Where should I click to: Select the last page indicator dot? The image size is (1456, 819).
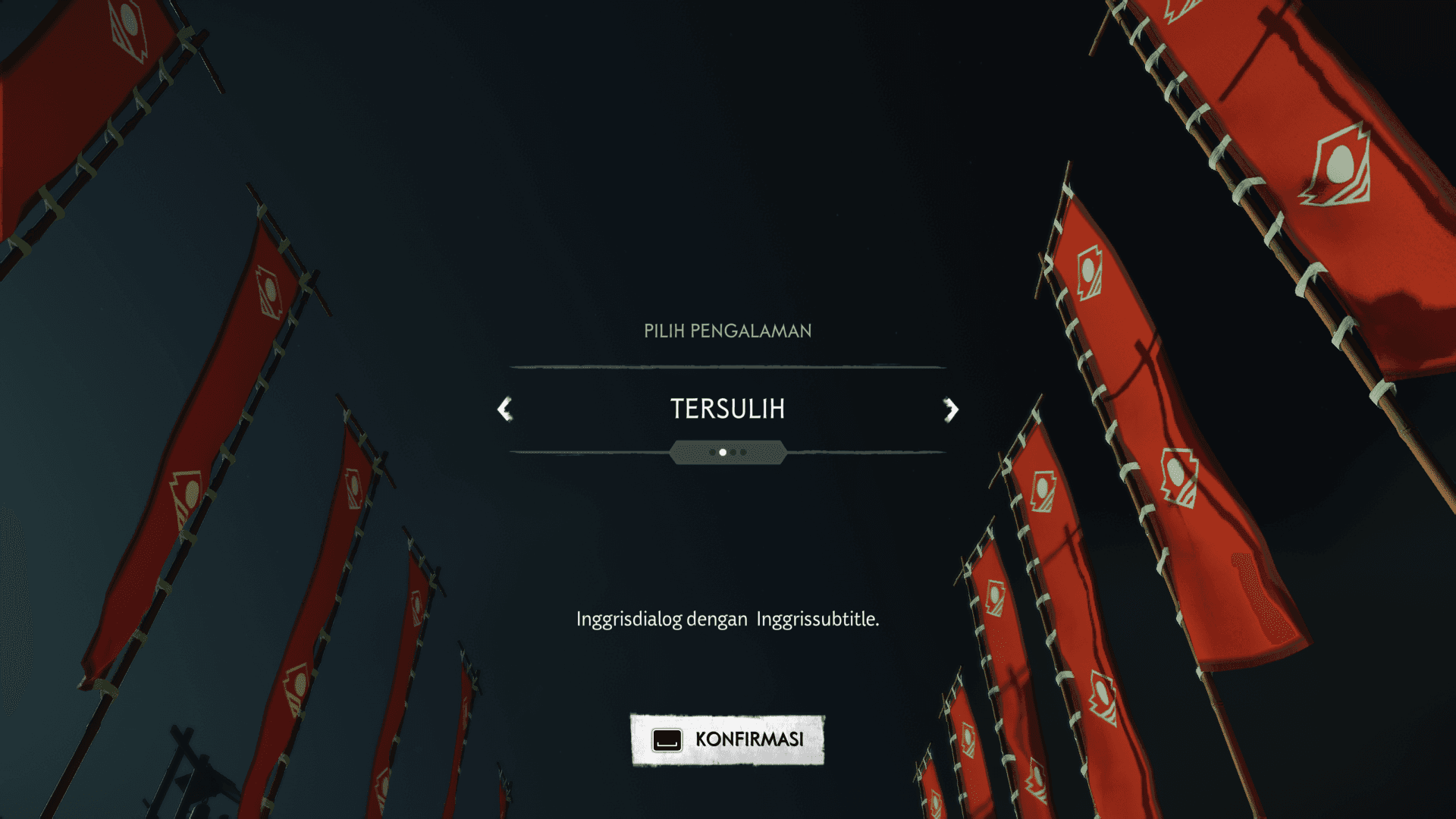743,452
